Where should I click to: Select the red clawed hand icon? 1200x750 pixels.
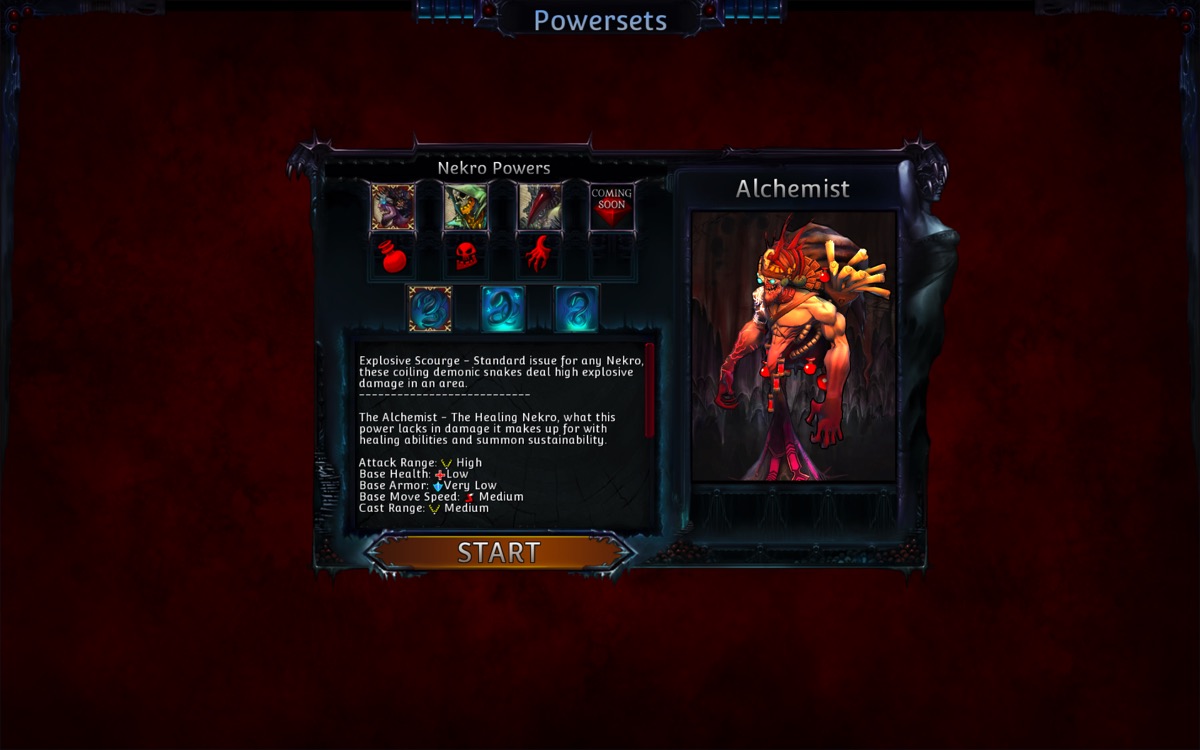539,257
